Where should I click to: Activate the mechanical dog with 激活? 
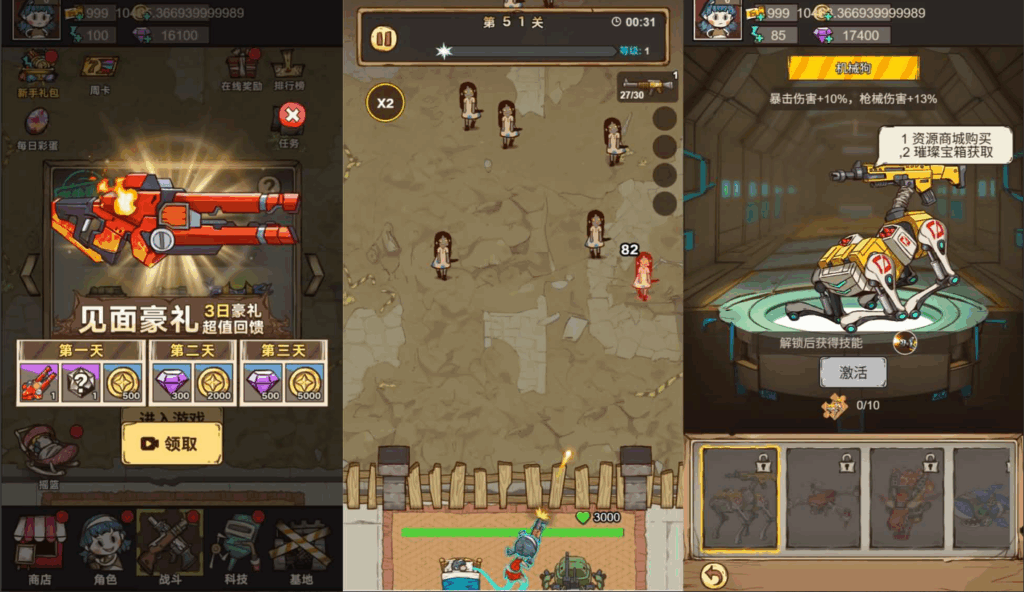click(x=853, y=373)
